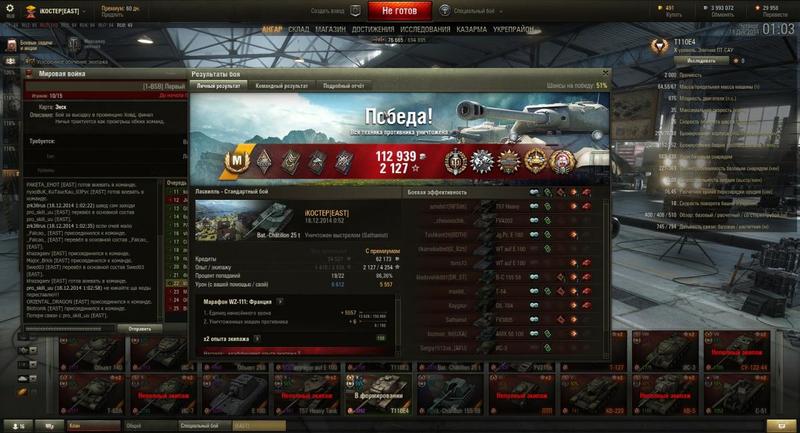
Task: Open the КАЗАРМА barracks menu
Action: [x=471, y=30]
